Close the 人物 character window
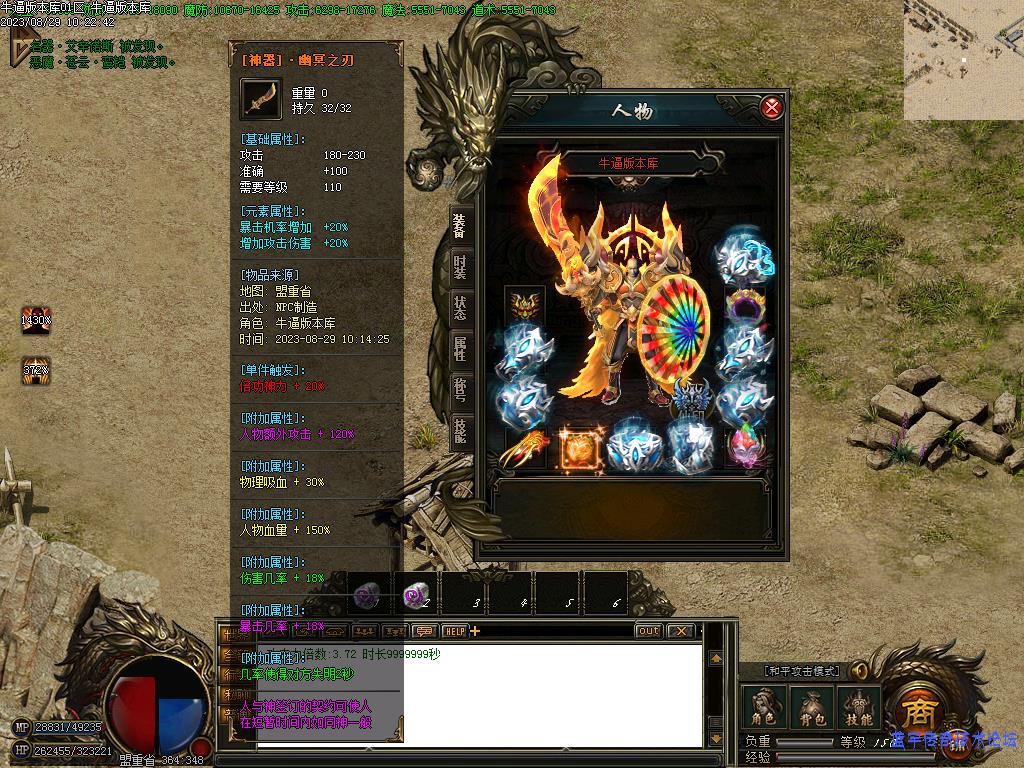The width and height of the screenshot is (1024, 768). point(771,108)
